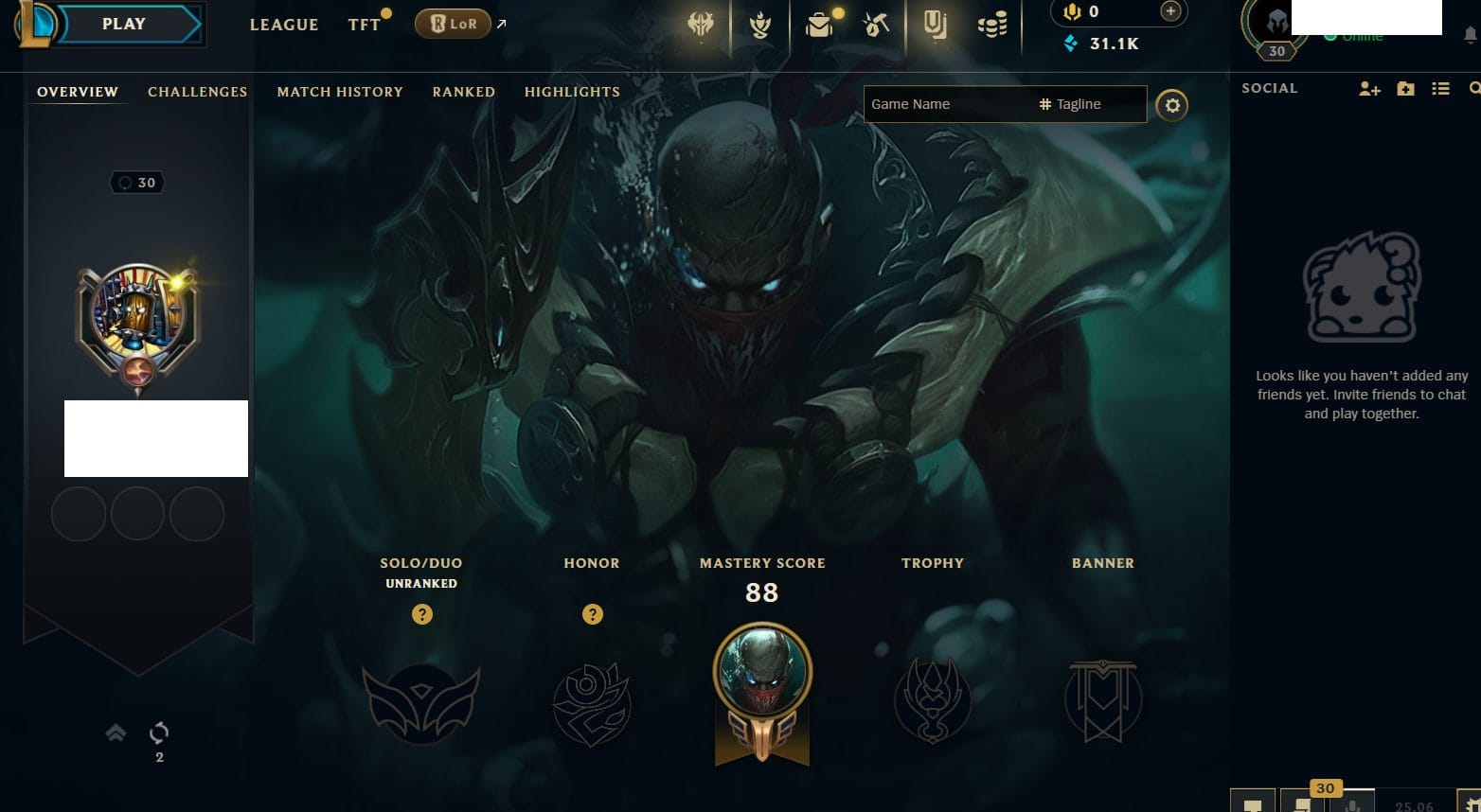View the Match History tab
The height and width of the screenshot is (812, 1481).
[340, 92]
